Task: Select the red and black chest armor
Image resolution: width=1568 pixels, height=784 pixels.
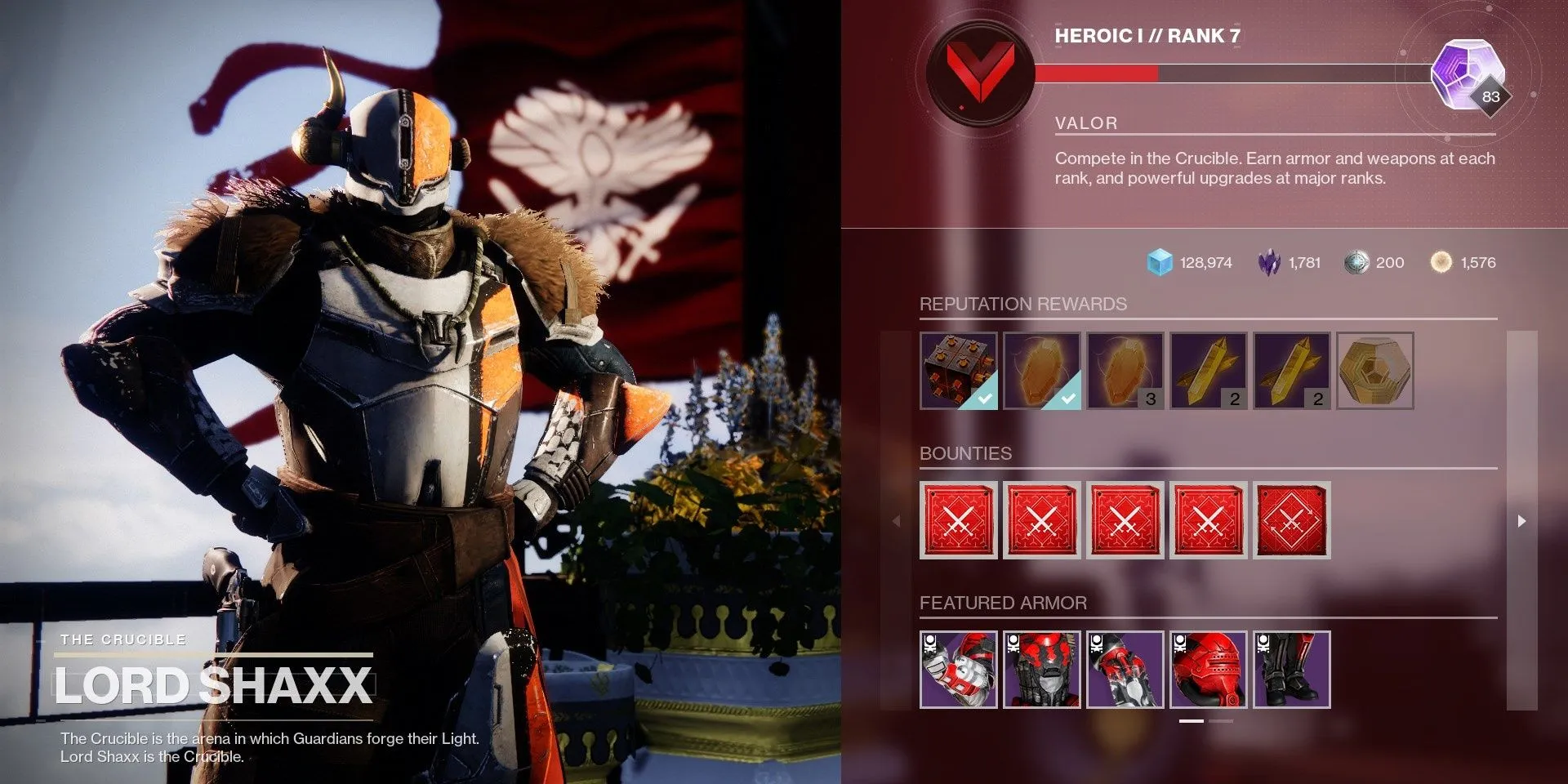Action: click(1042, 670)
